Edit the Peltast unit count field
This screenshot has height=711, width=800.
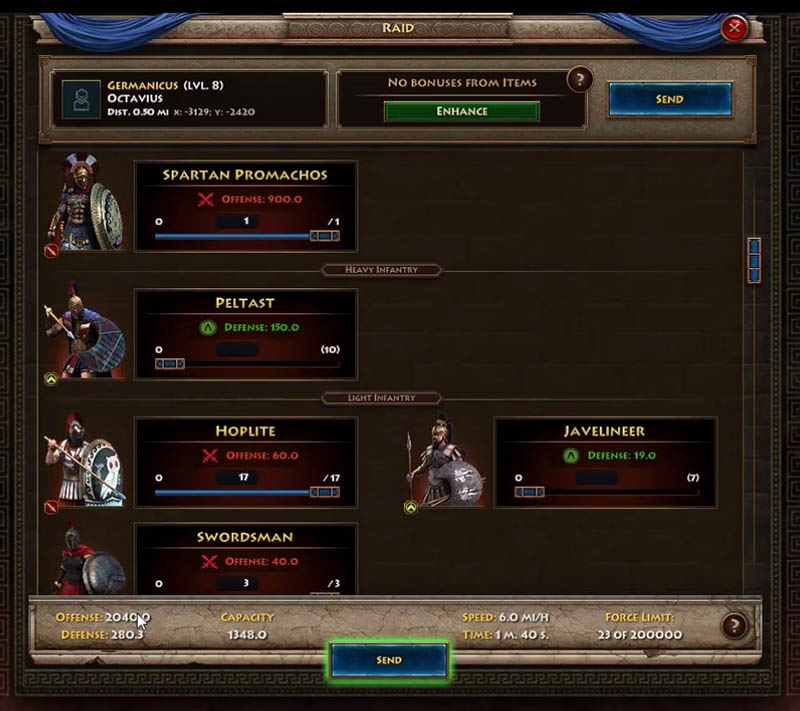coord(237,350)
